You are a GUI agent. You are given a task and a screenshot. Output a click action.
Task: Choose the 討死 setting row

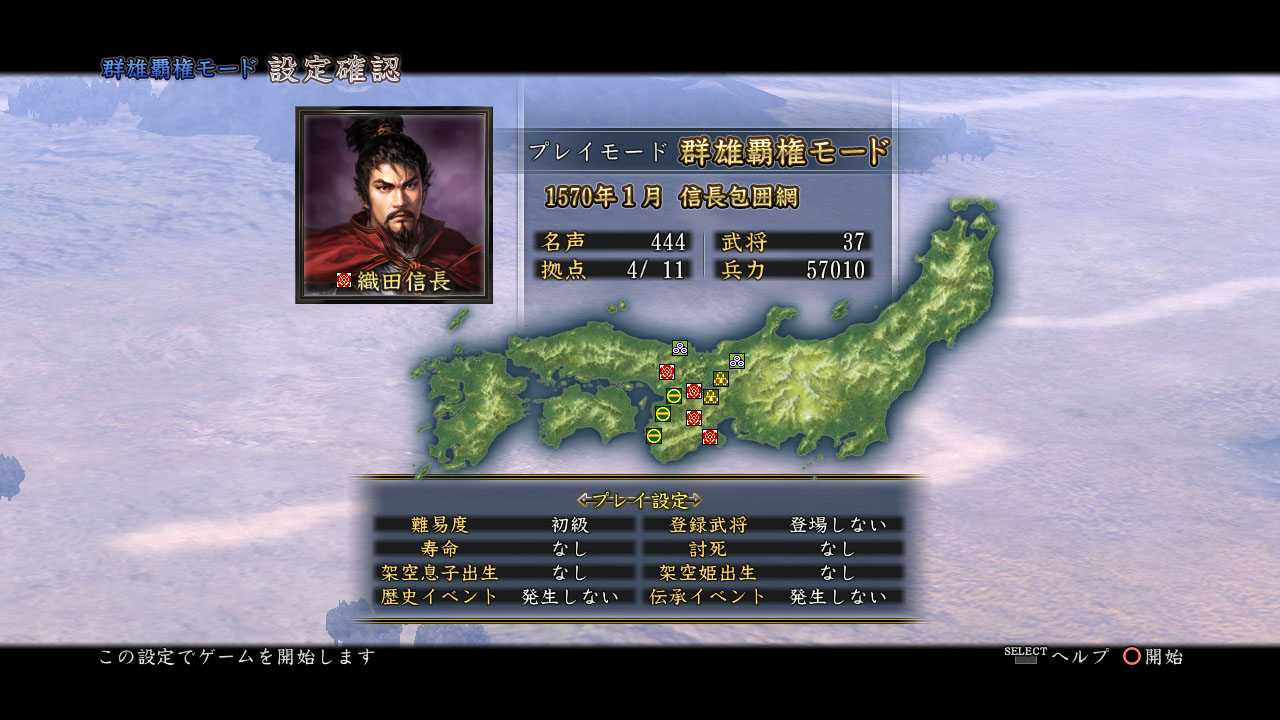coord(772,548)
